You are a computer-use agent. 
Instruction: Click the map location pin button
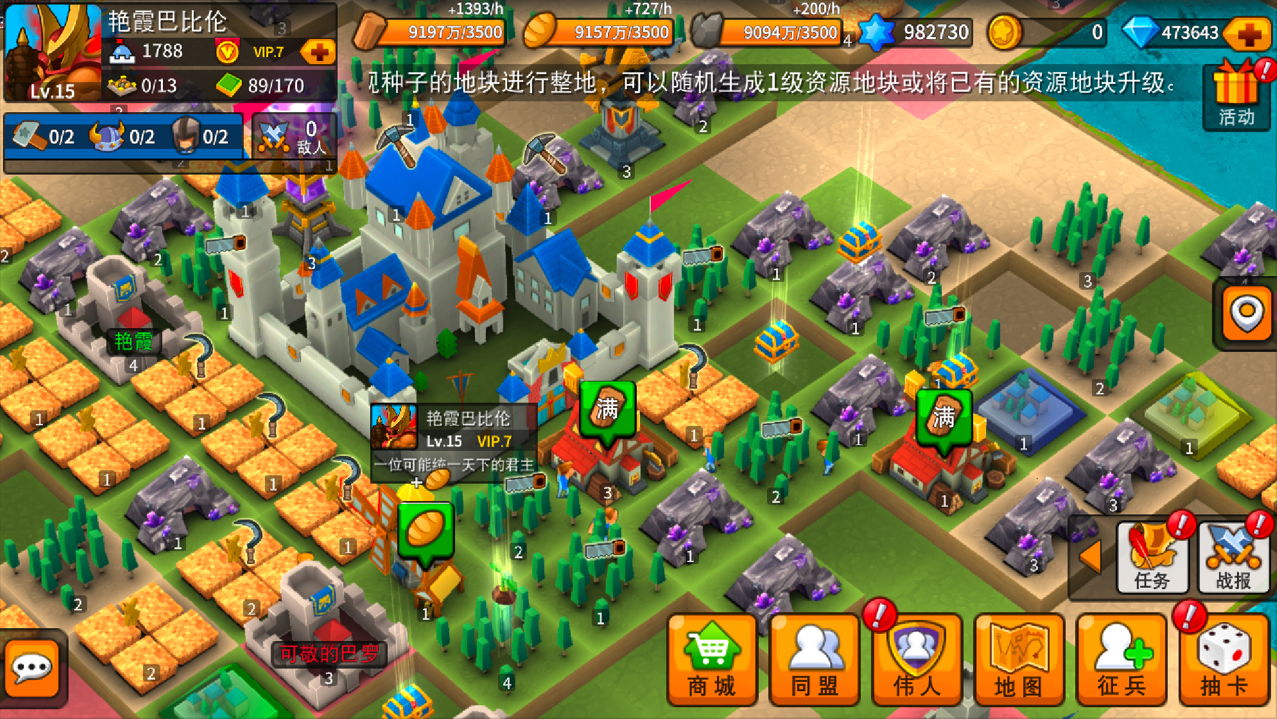pos(1247,314)
